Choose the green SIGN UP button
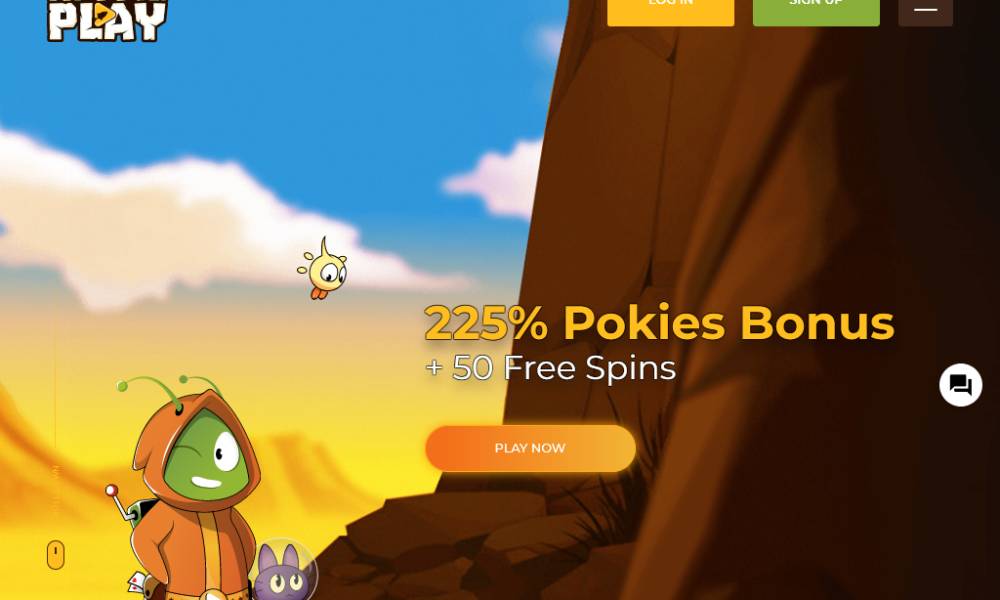Image resolution: width=1000 pixels, height=600 pixels. [816, 10]
